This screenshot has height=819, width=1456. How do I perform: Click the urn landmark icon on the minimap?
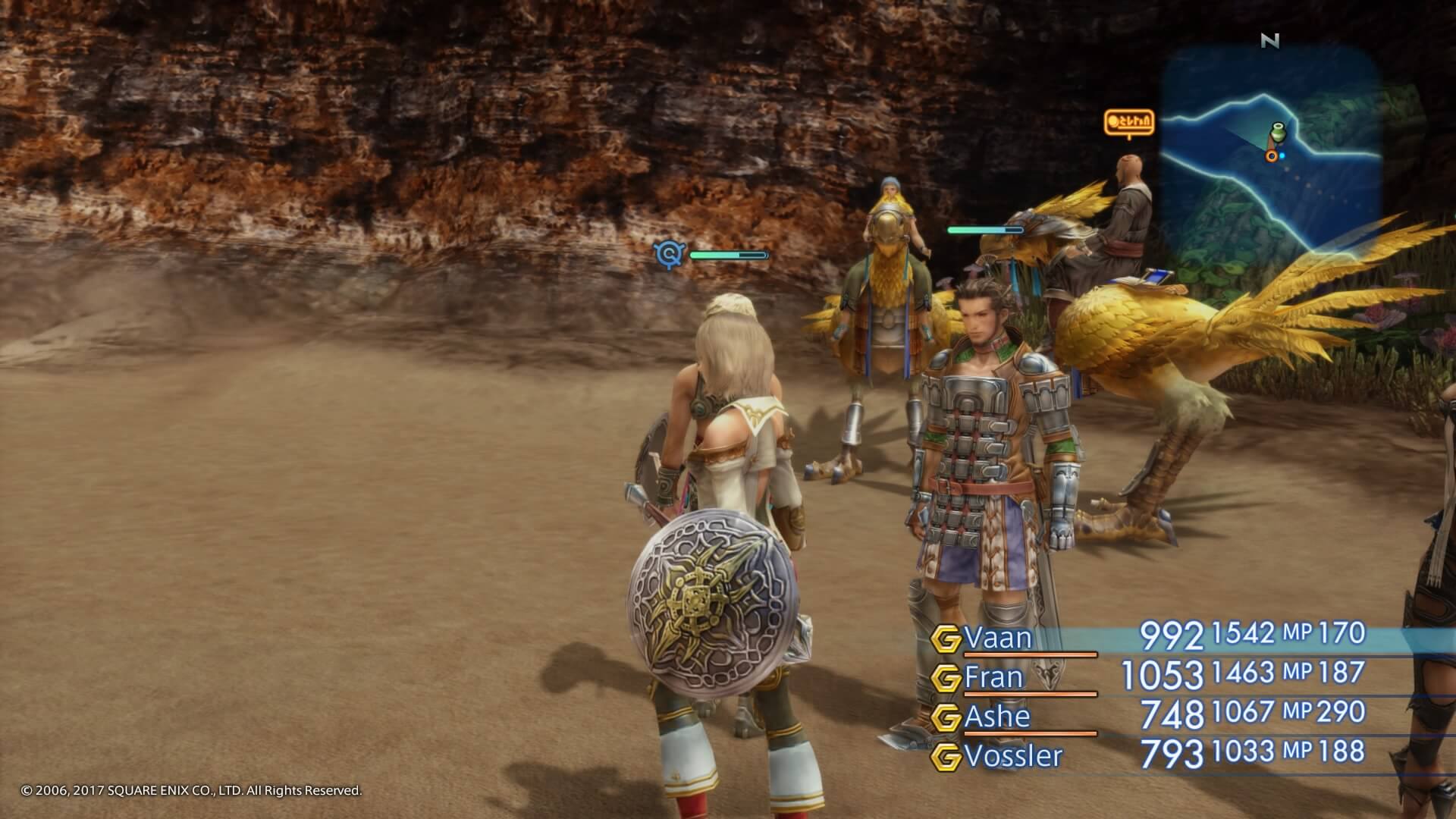pos(1279,131)
